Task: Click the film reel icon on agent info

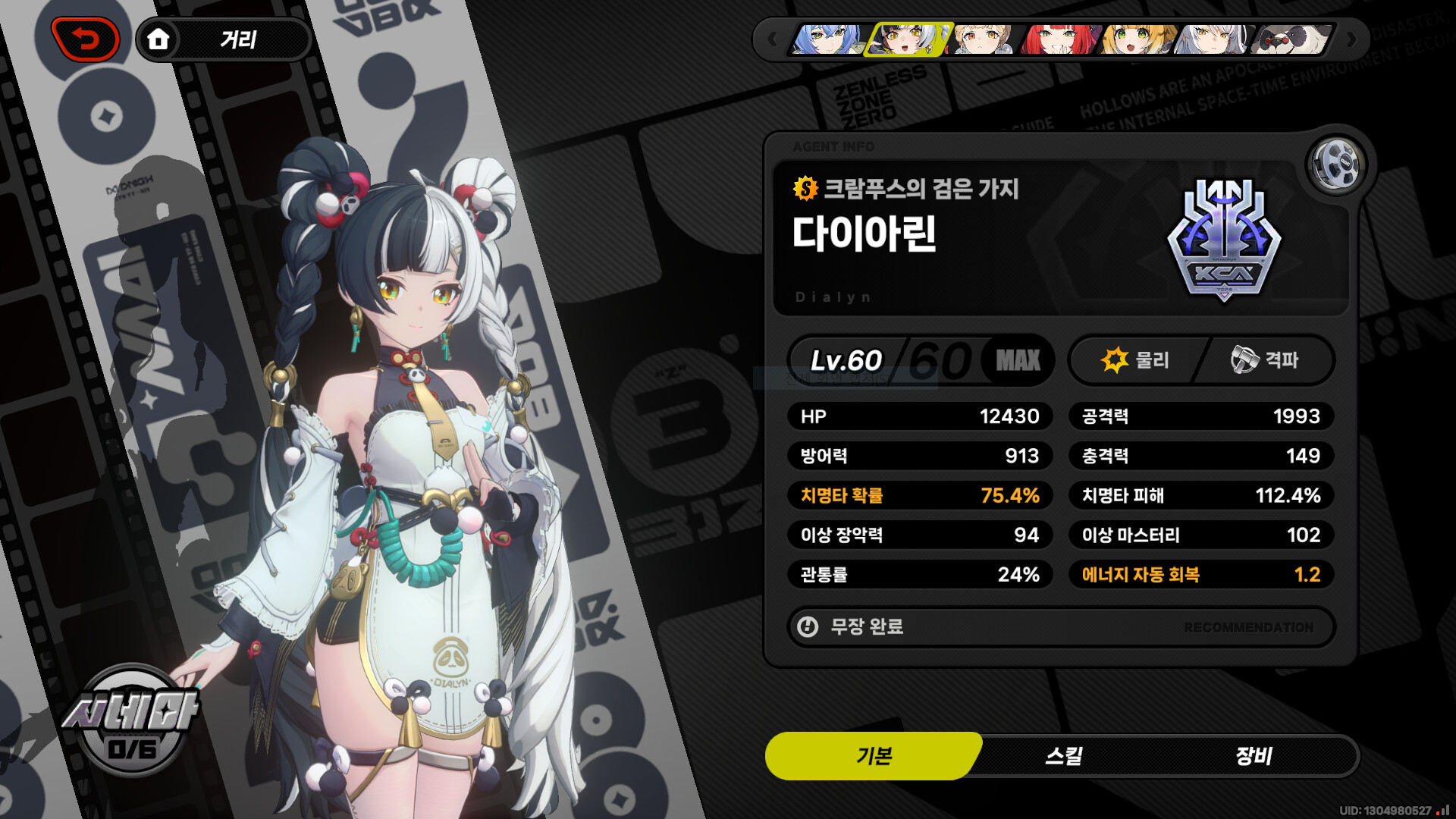Action: pyautogui.click(x=1336, y=164)
